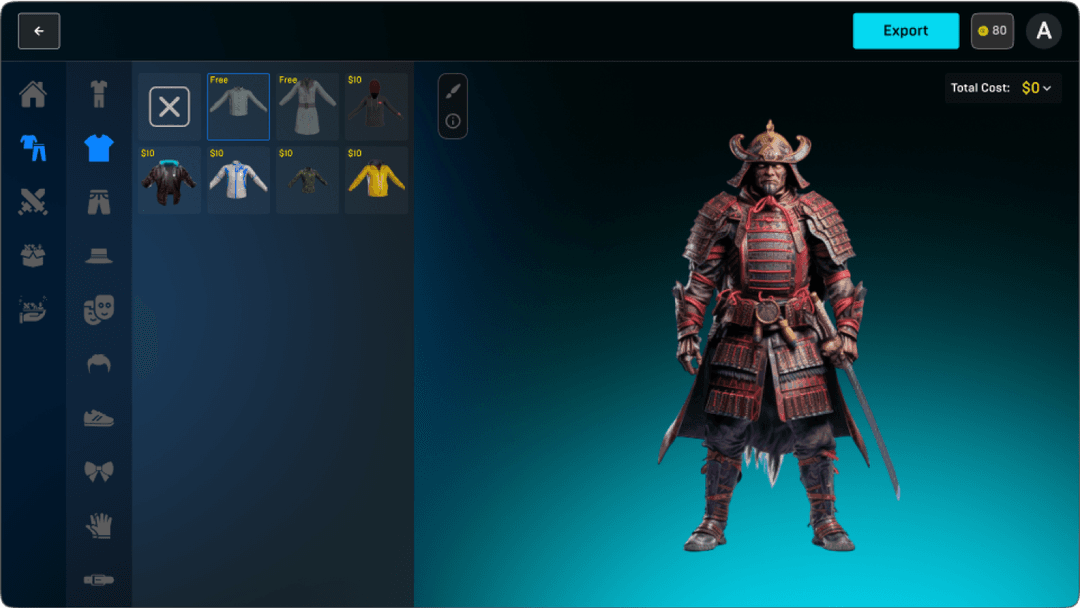
Task: Select the crossed swords weapons category
Action: [x=33, y=202]
